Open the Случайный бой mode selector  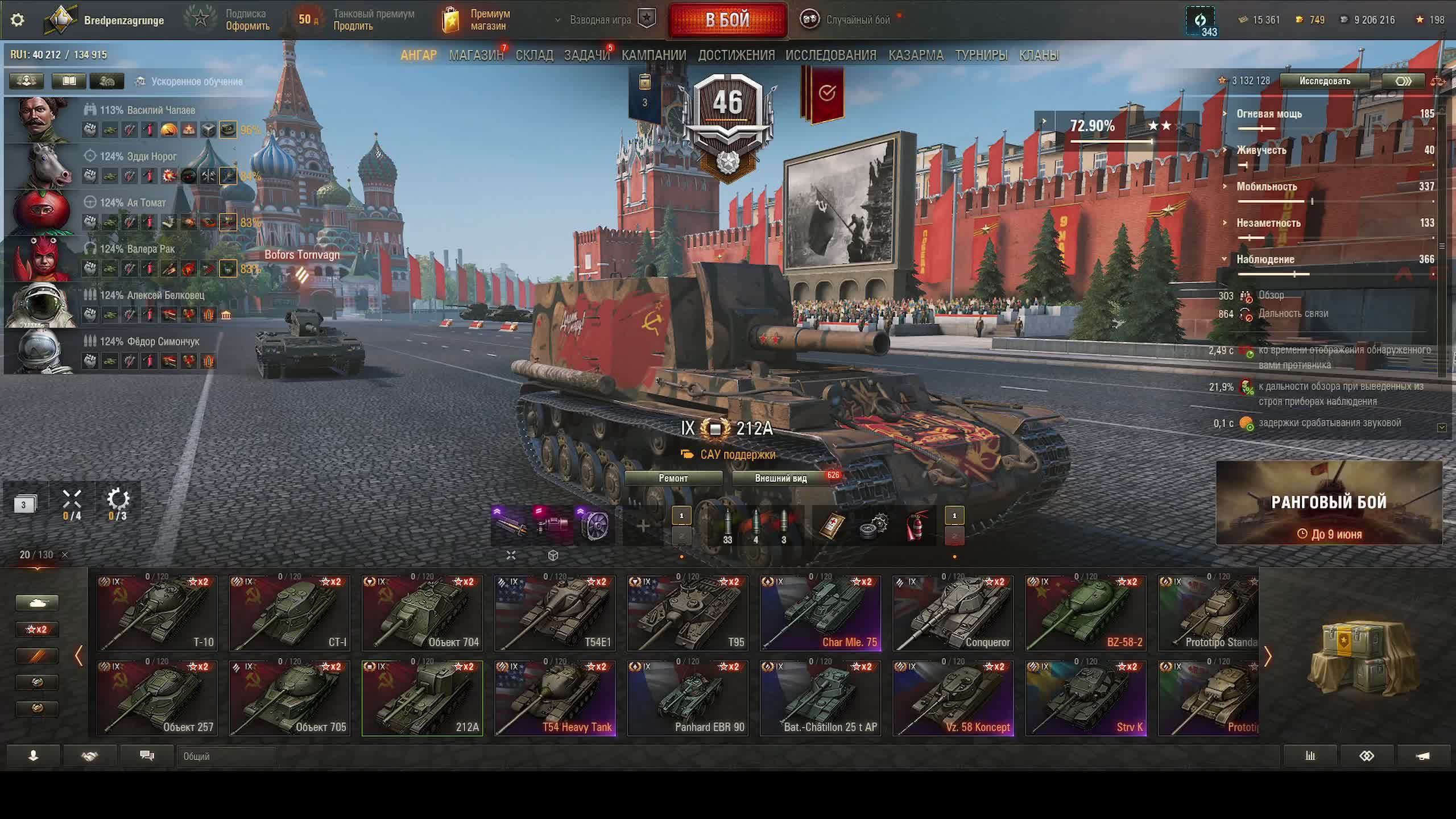847,20
